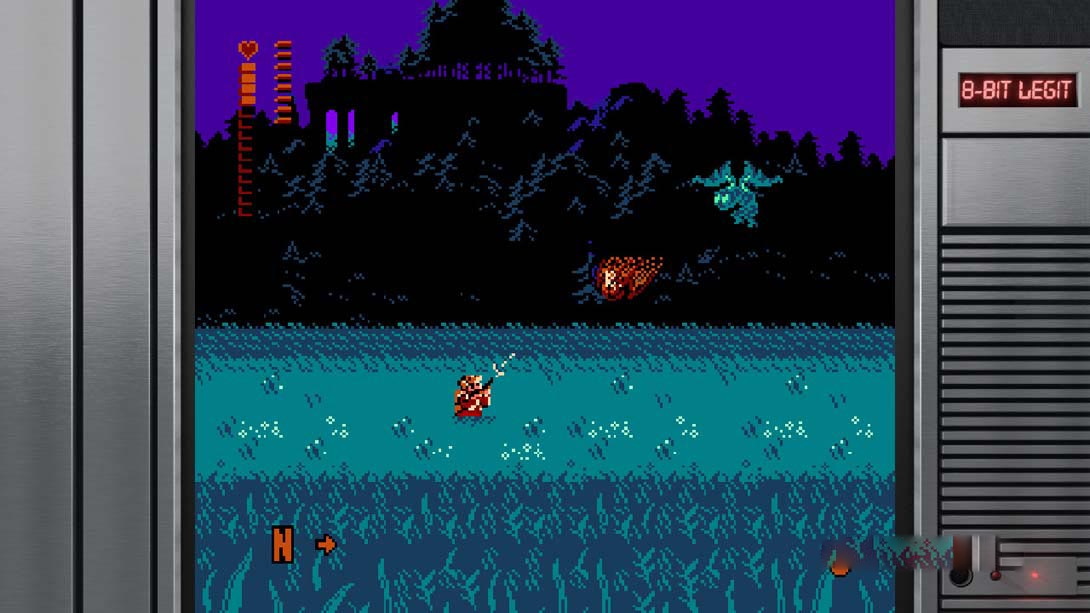Click the orange N compass indicator

tap(283, 545)
